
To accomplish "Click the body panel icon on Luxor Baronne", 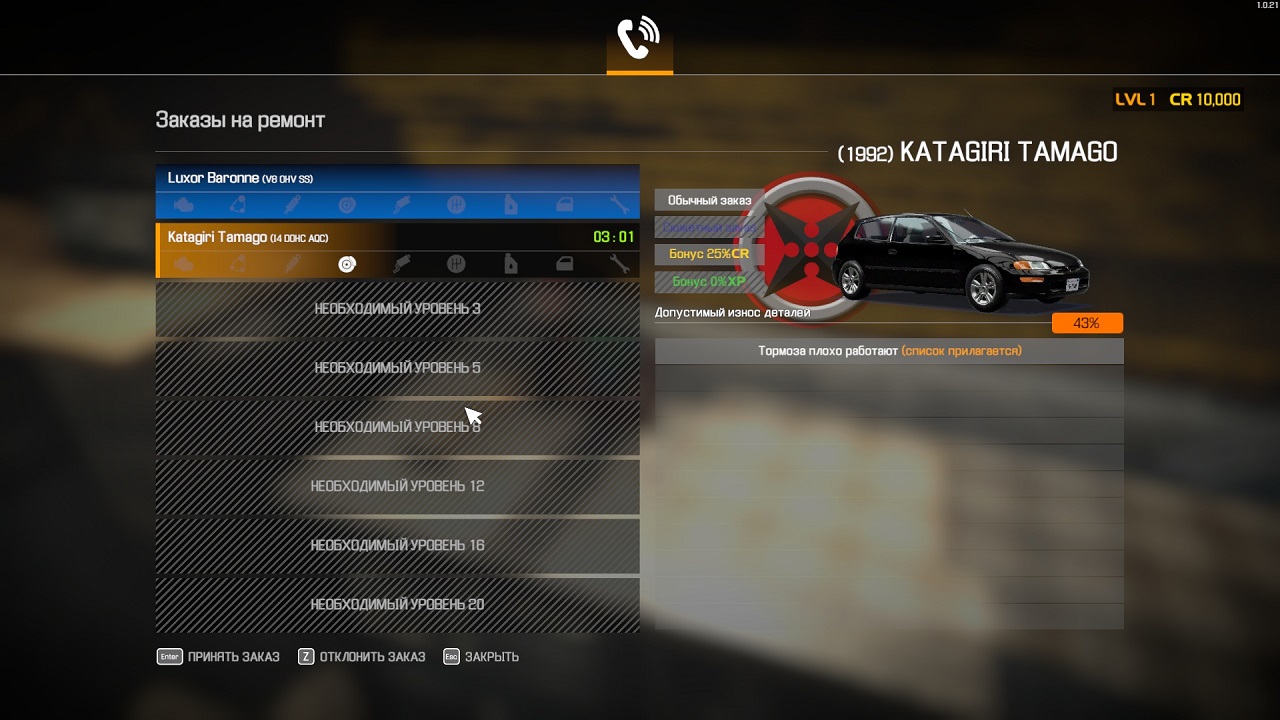I will coord(562,205).
